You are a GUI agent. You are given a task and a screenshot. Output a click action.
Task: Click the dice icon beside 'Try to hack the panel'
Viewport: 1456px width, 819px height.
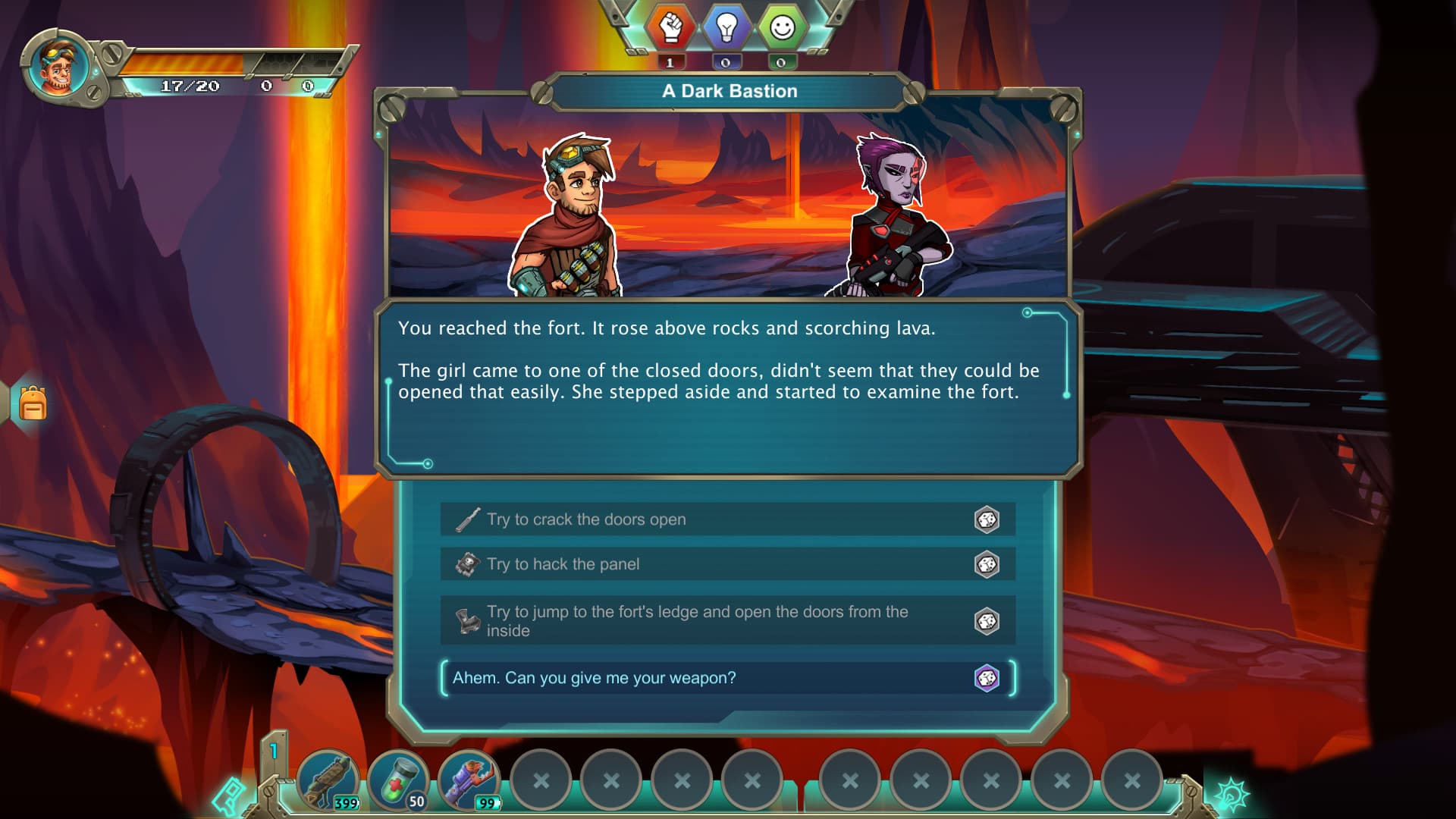(987, 563)
